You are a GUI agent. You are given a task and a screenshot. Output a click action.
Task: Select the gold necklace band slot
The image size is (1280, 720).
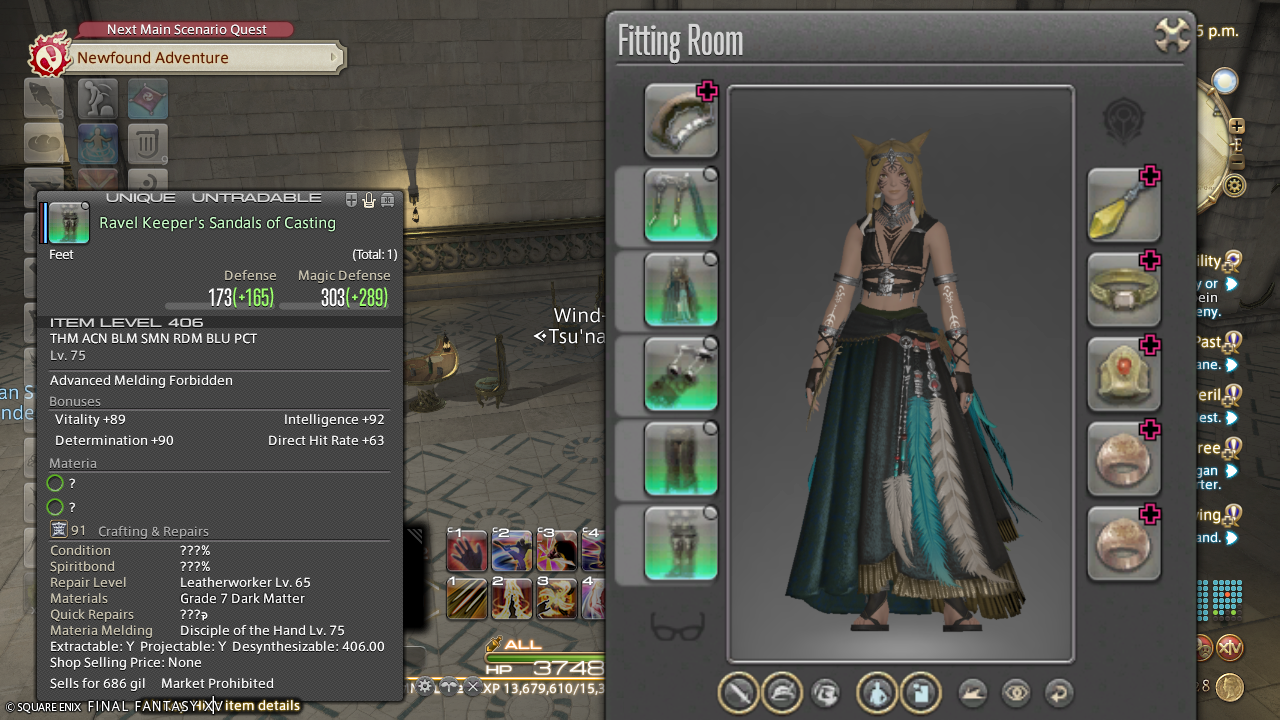tap(1124, 290)
